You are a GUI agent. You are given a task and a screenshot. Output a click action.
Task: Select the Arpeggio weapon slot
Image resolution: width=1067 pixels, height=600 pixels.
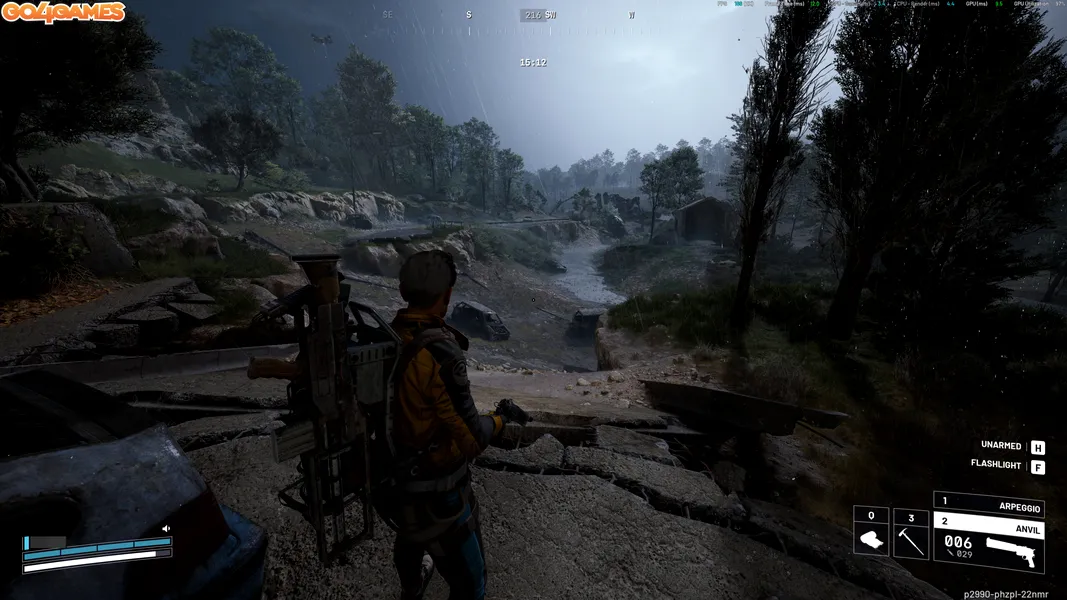click(x=988, y=503)
